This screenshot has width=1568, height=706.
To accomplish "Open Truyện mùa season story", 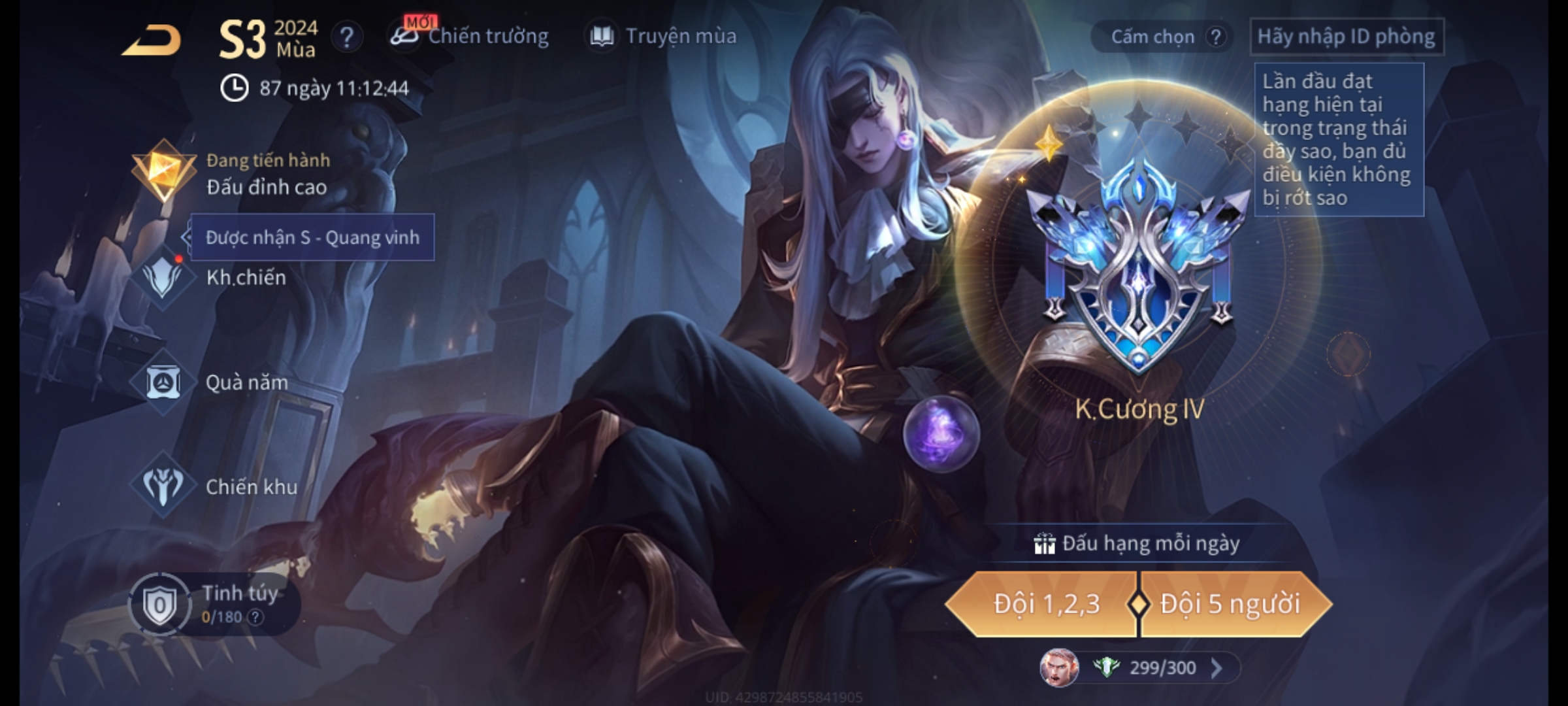I will click(663, 37).
